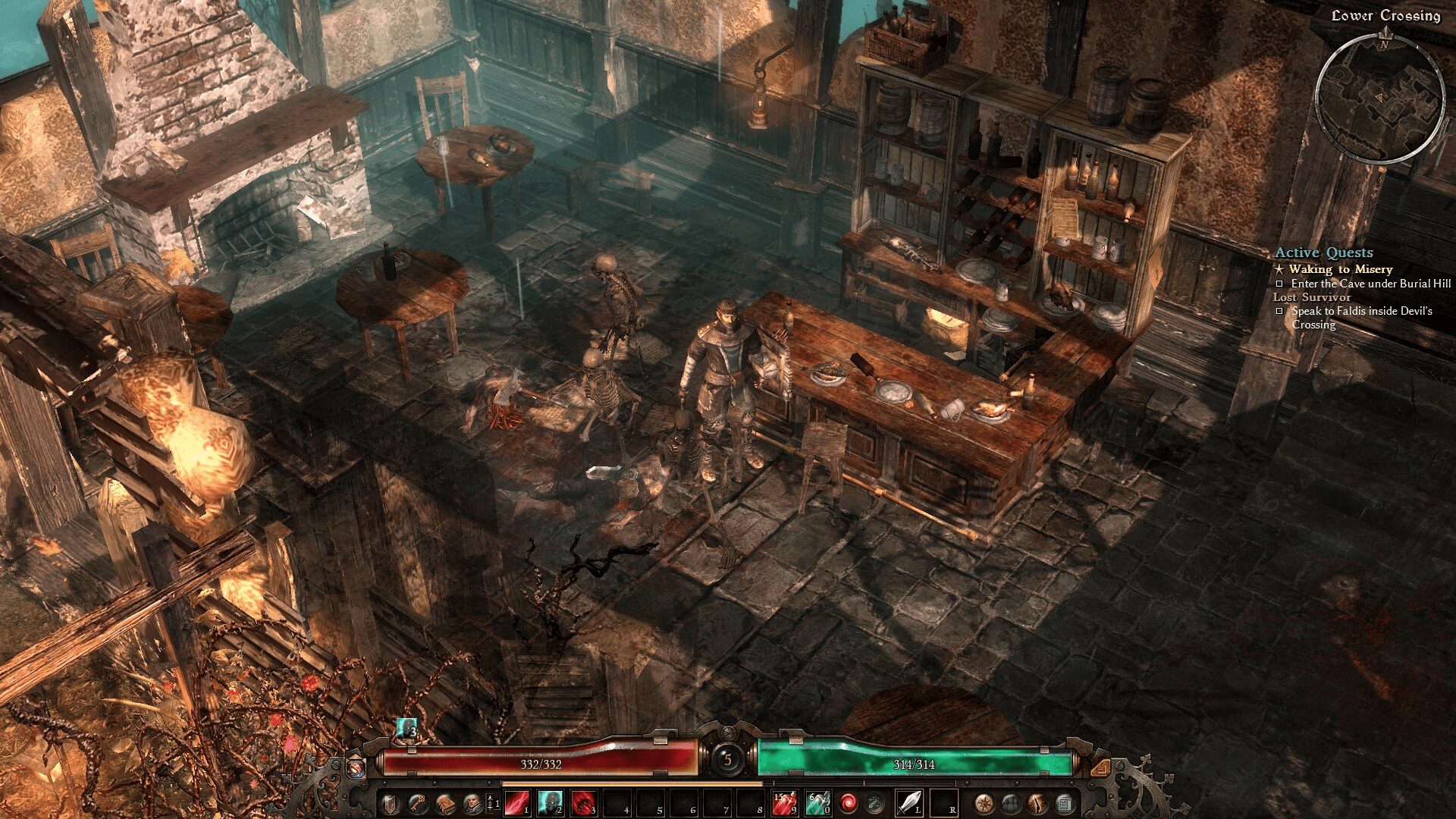Use the red claw skill in slot 3
Image resolution: width=1456 pixels, height=819 pixels.
pyautogui.click(x=584, y=802)
